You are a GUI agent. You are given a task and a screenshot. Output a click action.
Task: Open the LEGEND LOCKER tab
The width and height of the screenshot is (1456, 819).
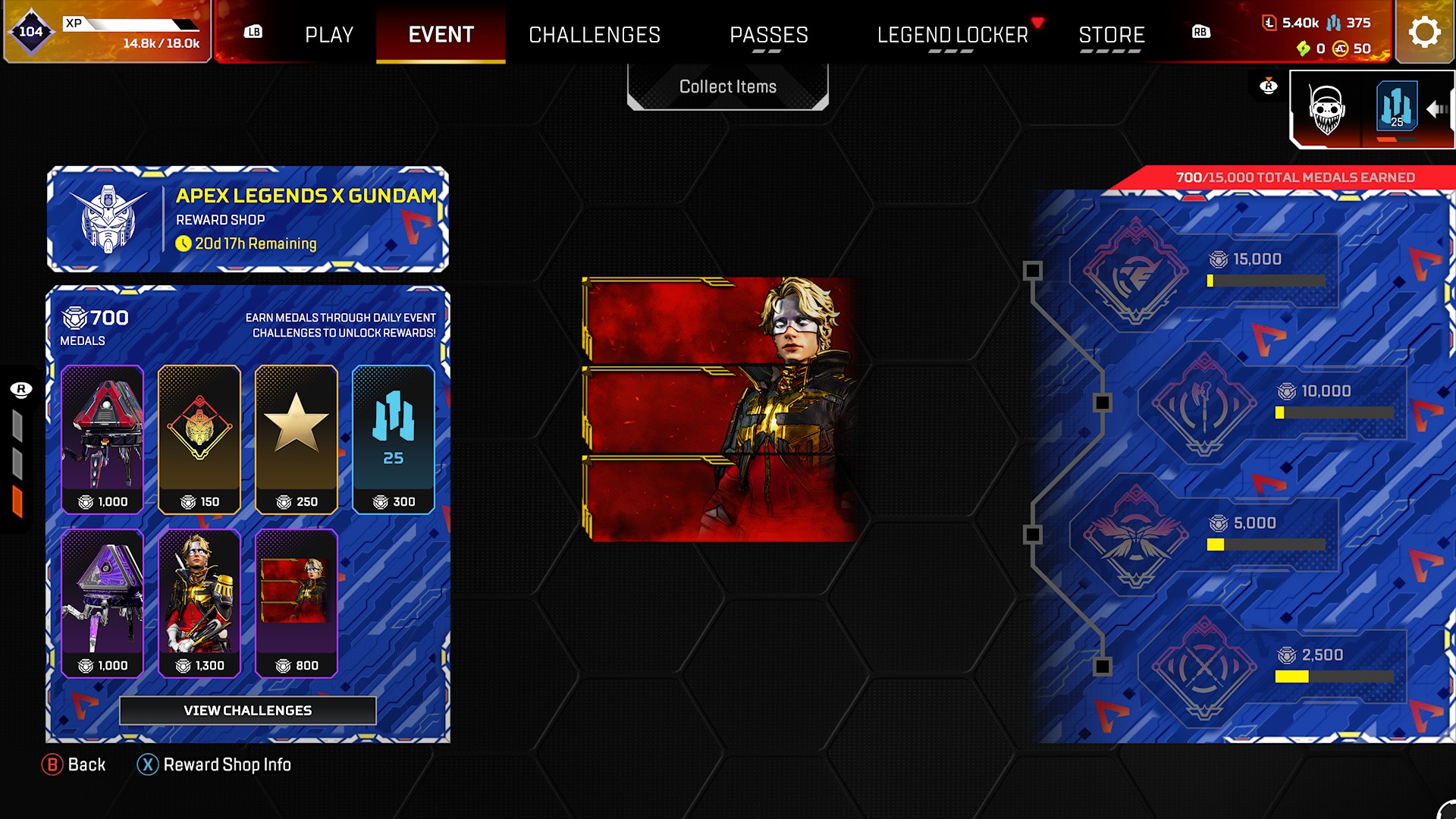[952, 35]
